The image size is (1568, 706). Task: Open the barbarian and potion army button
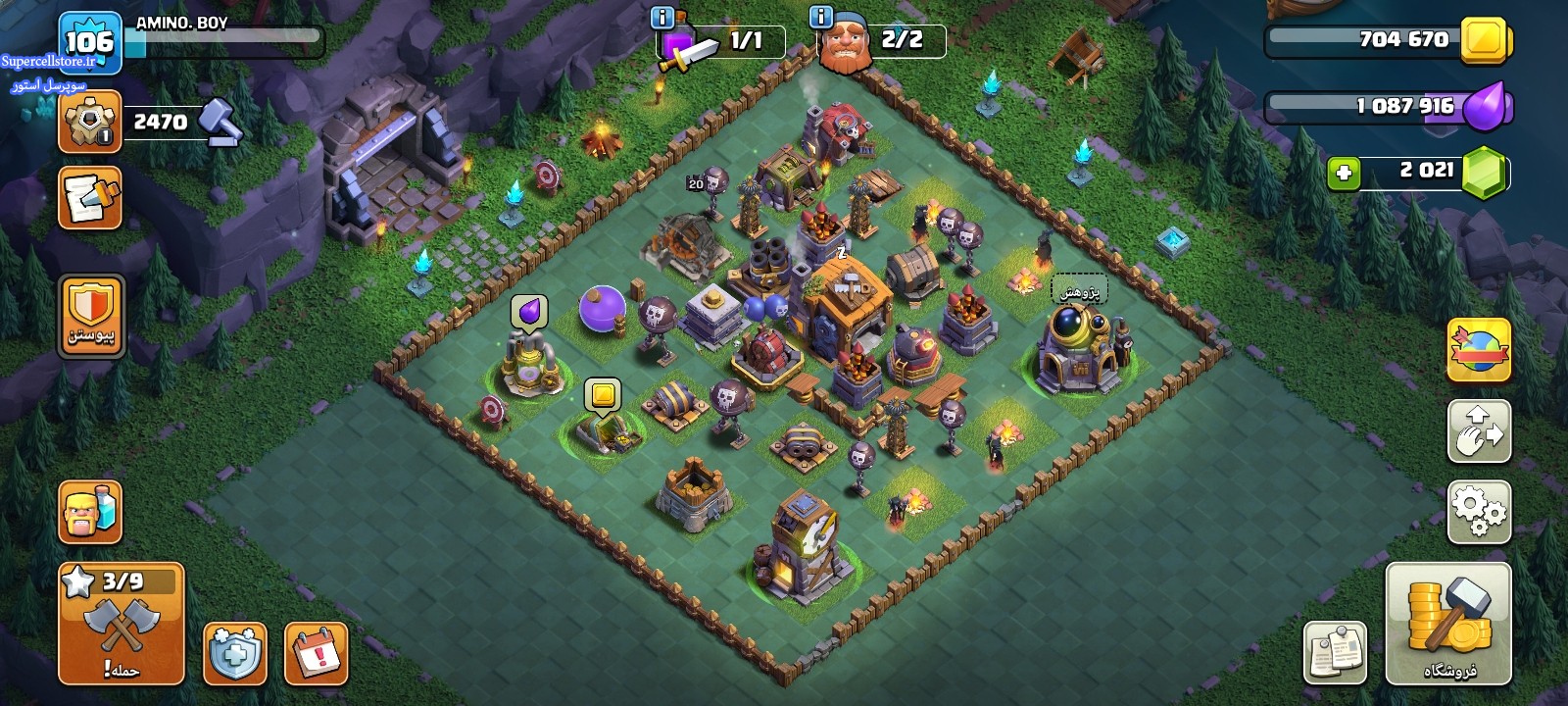(x=90, y=511)
